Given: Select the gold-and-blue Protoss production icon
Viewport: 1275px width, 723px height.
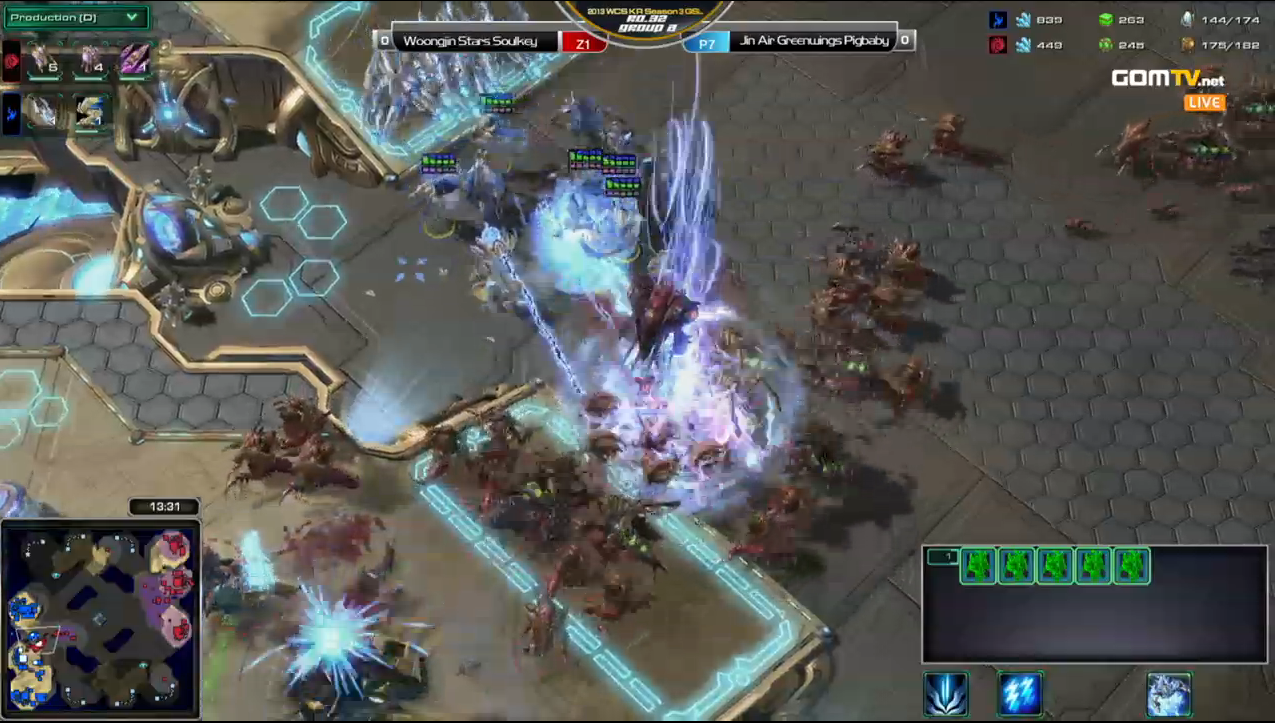Looking at the screenshot, I should (91, 112).
